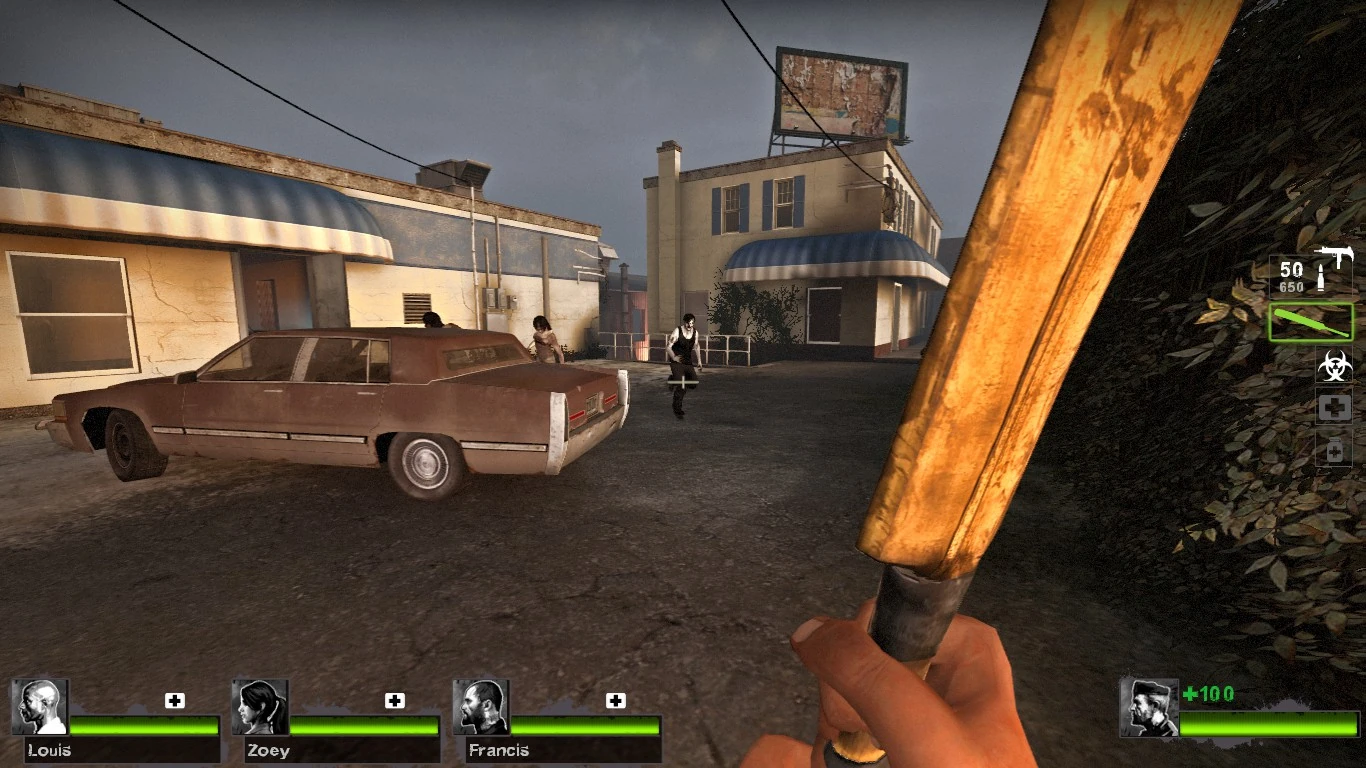Click the 50 clip ammo number
1366x768 pixels.
click(1291, 268)
